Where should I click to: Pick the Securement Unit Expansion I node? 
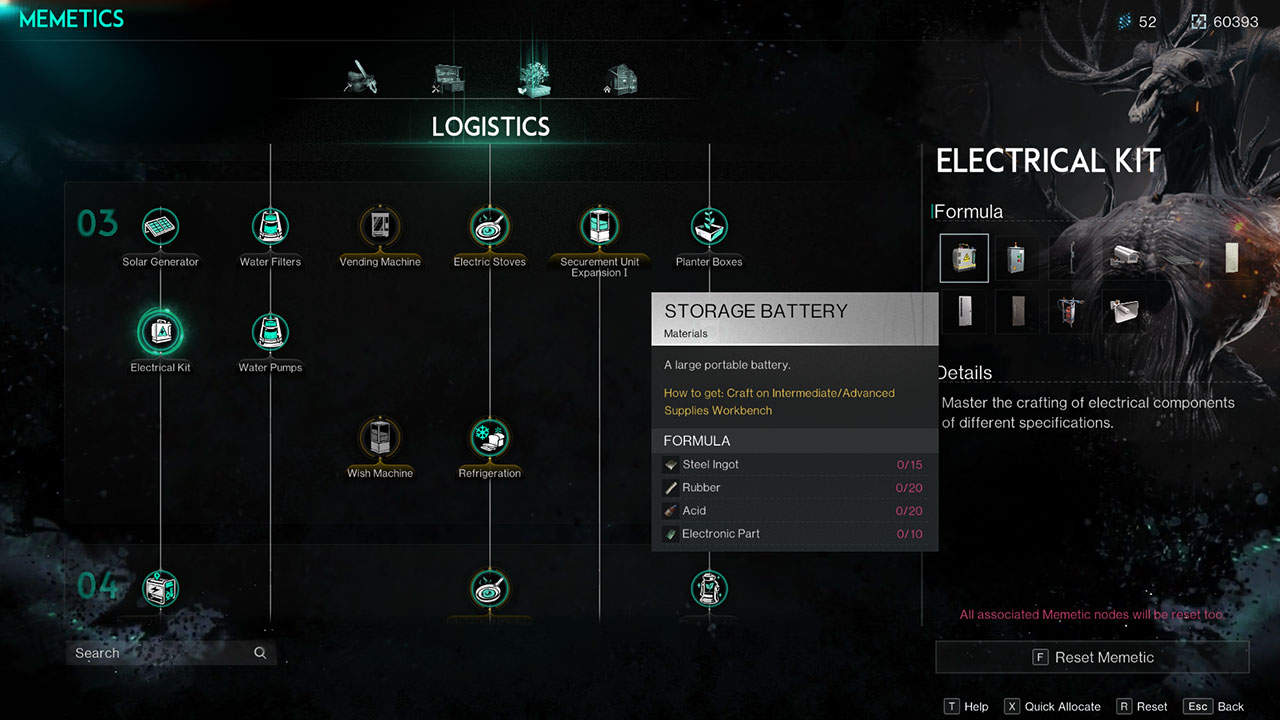click(x=599, y=228)
